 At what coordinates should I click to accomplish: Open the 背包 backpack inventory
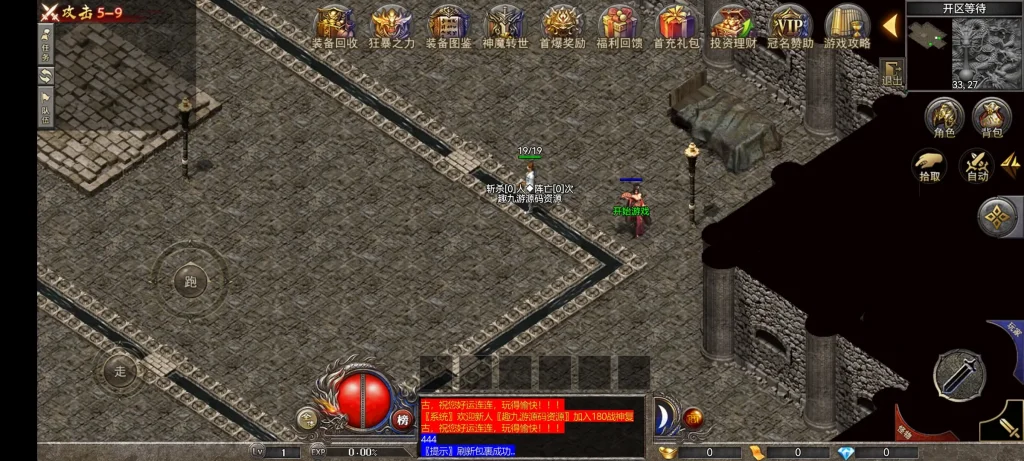click(x=991, y=117)
